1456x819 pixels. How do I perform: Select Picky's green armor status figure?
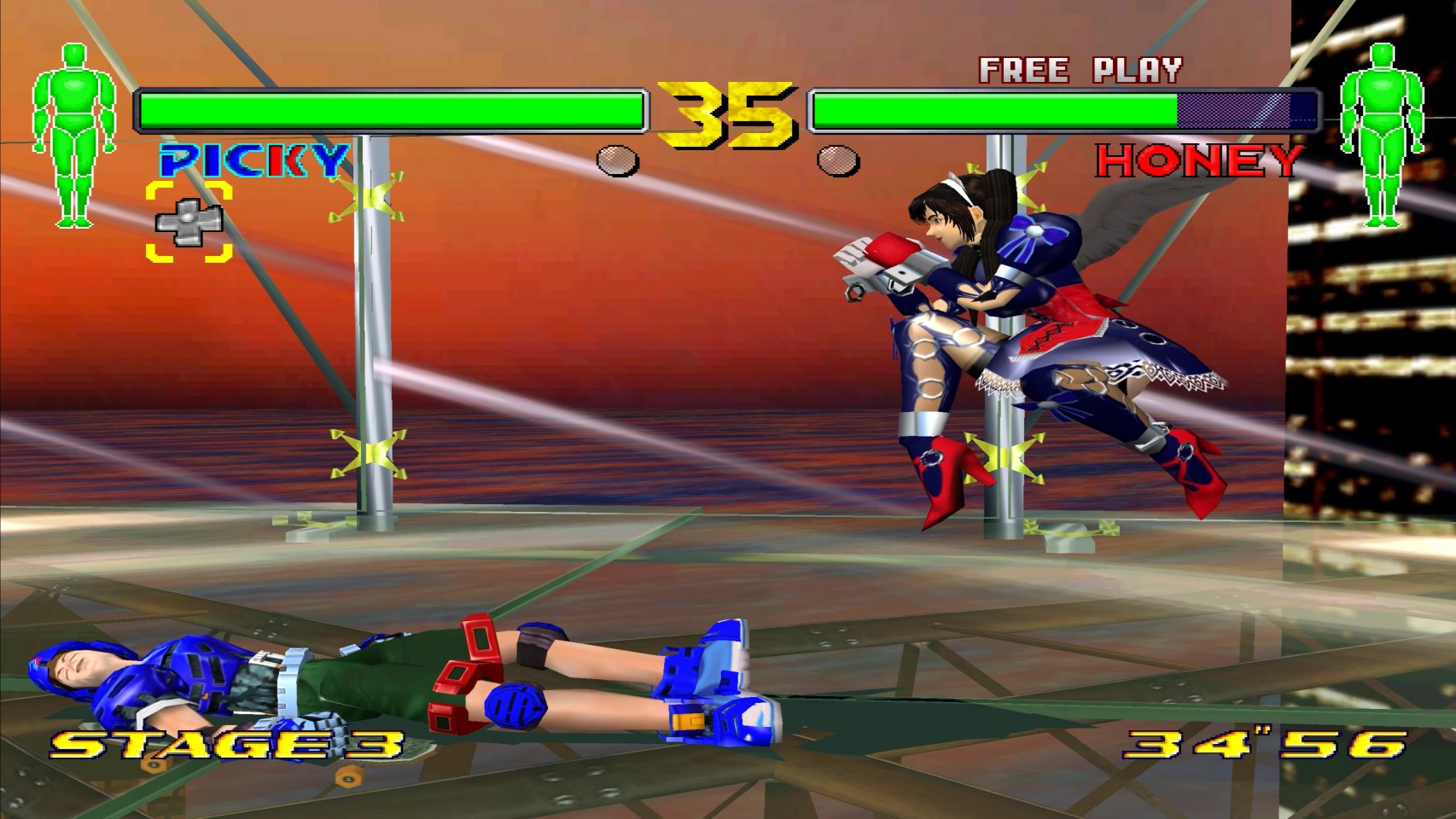tap(74, 136)
